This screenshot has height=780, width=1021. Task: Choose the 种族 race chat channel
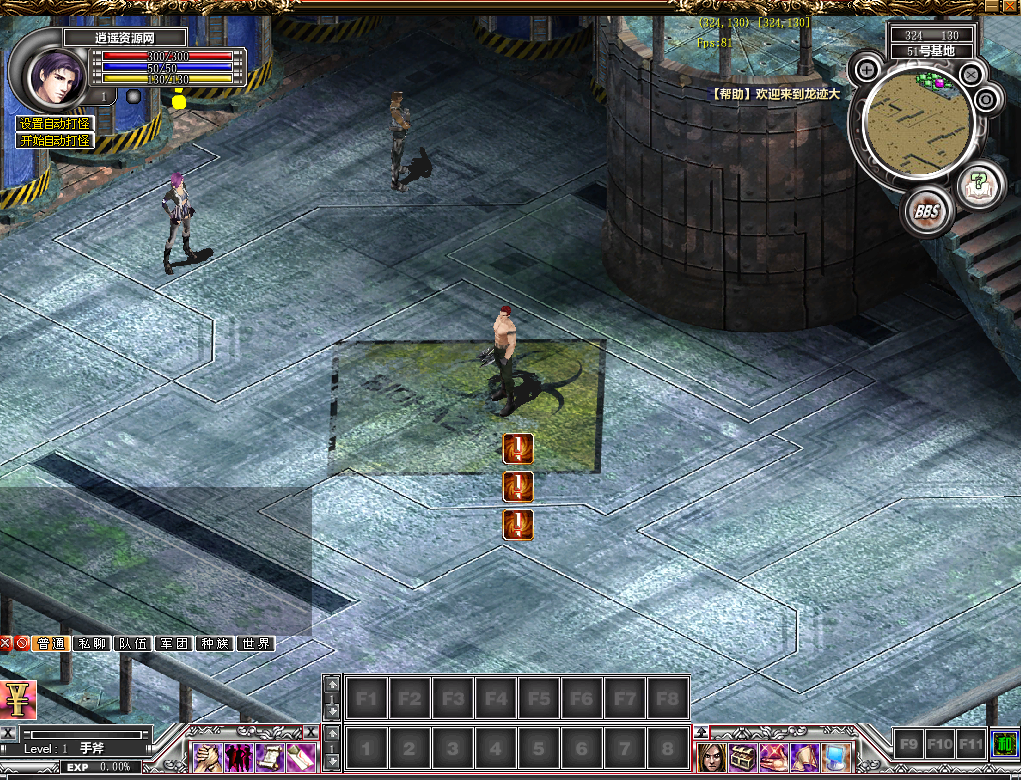click(215, 644)
